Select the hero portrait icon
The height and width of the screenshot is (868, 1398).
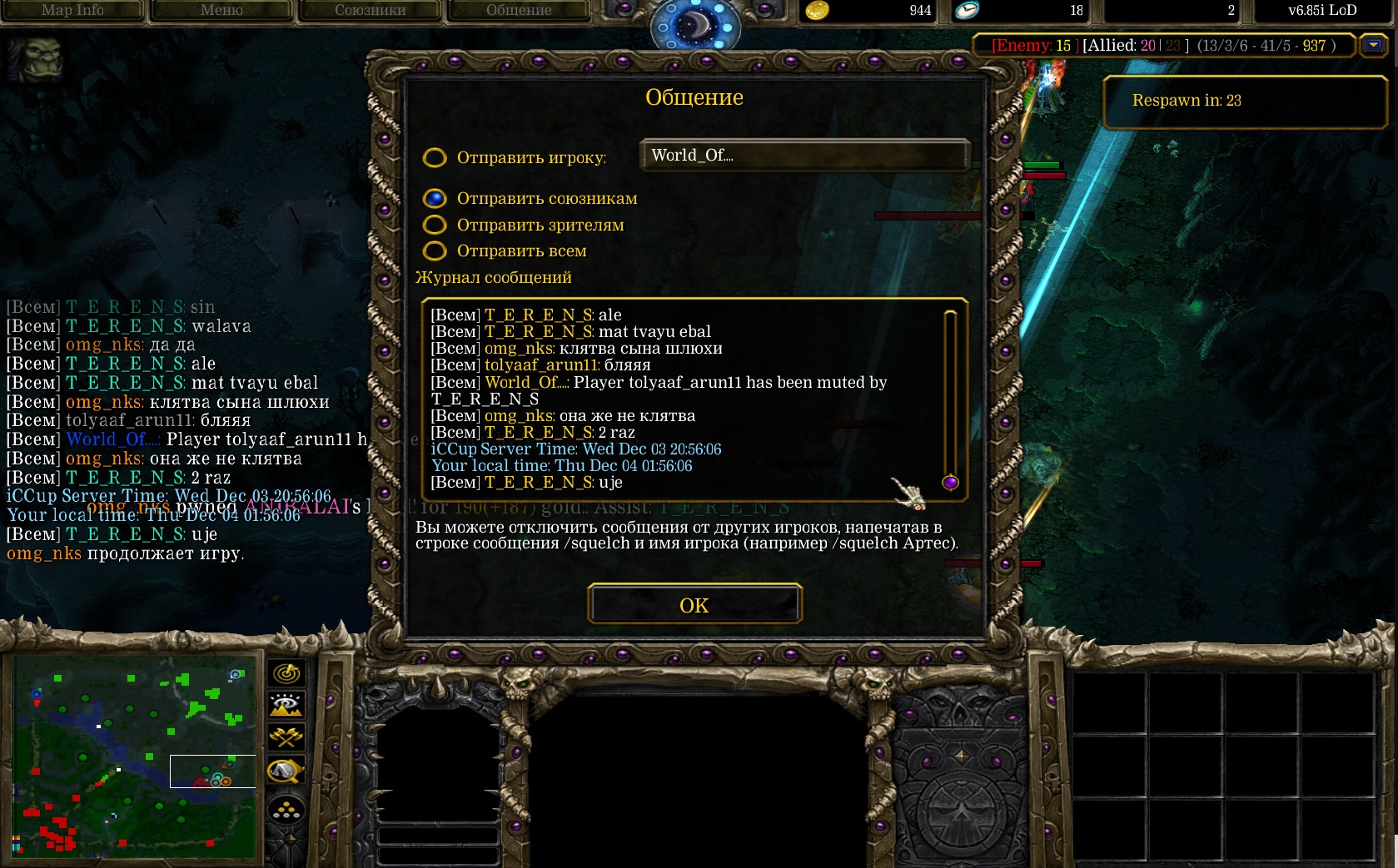click(x=35, y=58)
